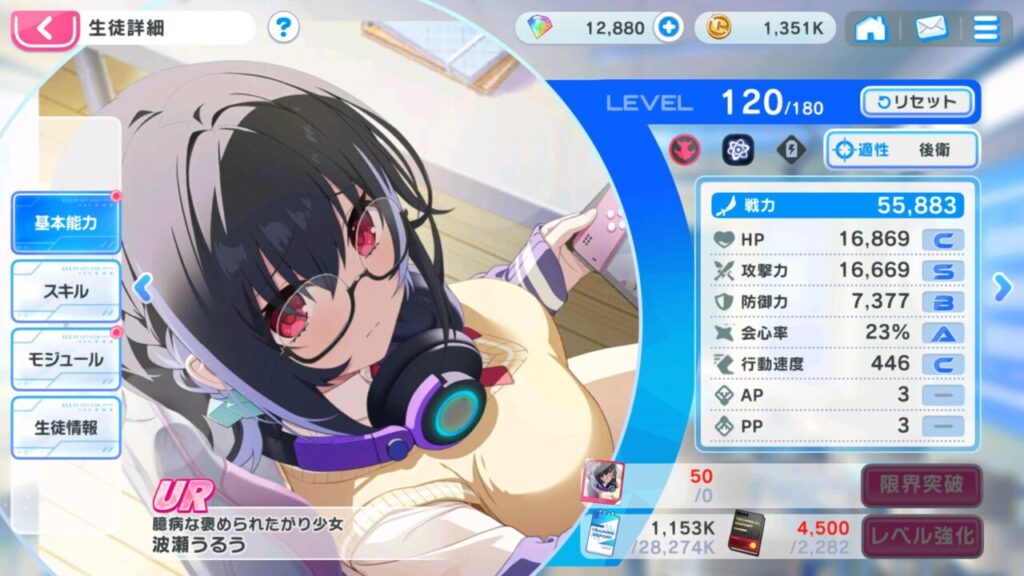Screen dimensions: 1024x576
Task: View the next student with right arrow
Action: [x=1003, y=288]
